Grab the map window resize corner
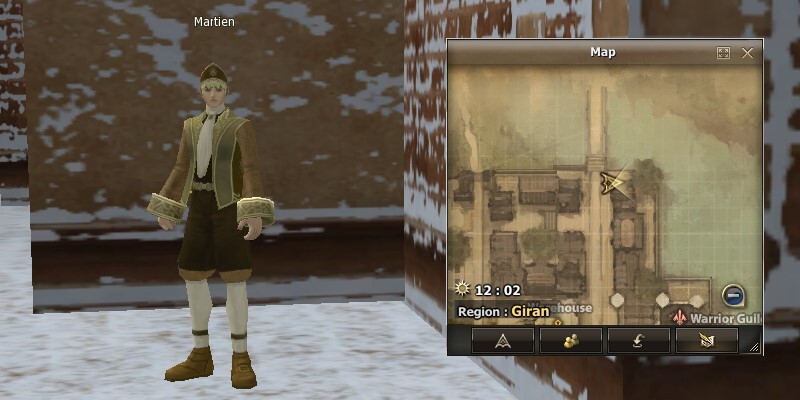Screen dimensions: 800x400 (755, 348)
